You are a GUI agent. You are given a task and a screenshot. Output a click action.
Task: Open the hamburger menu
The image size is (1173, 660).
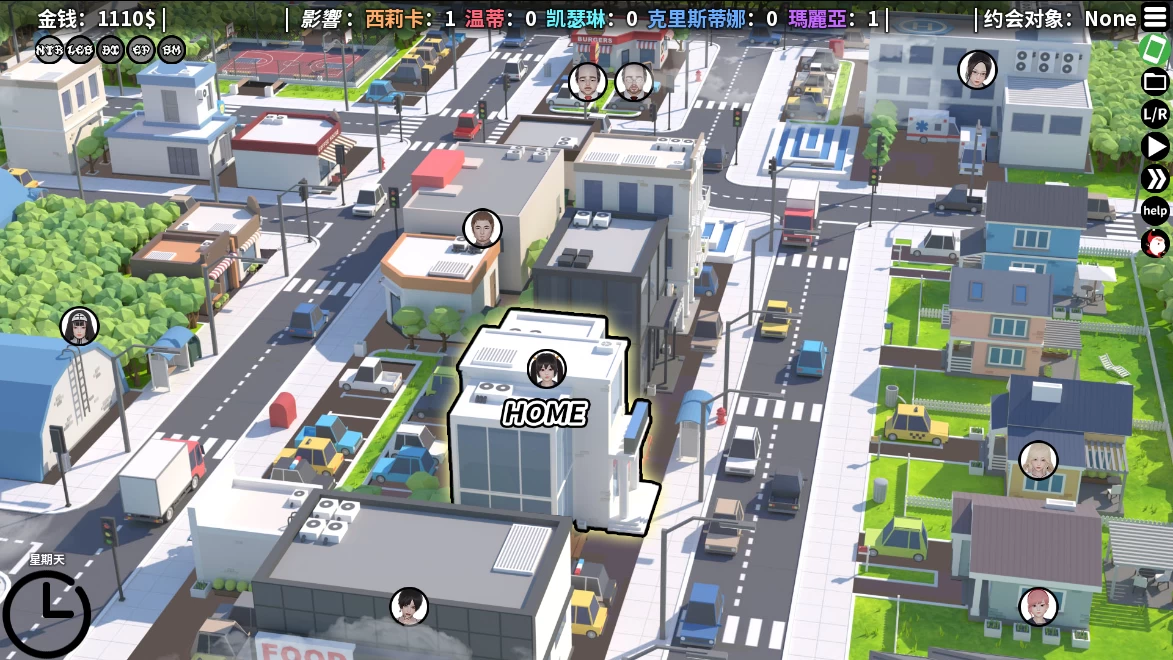(x=1154, y=18)
